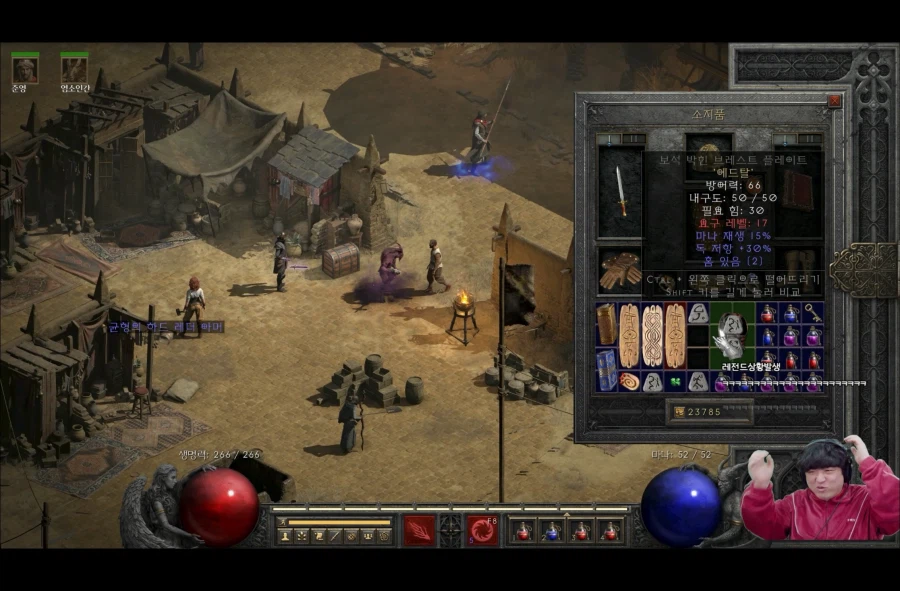Open the left skill selection icon
Image resolution: width=900 pixels, height=591 pixels.
tap(419, 530)
